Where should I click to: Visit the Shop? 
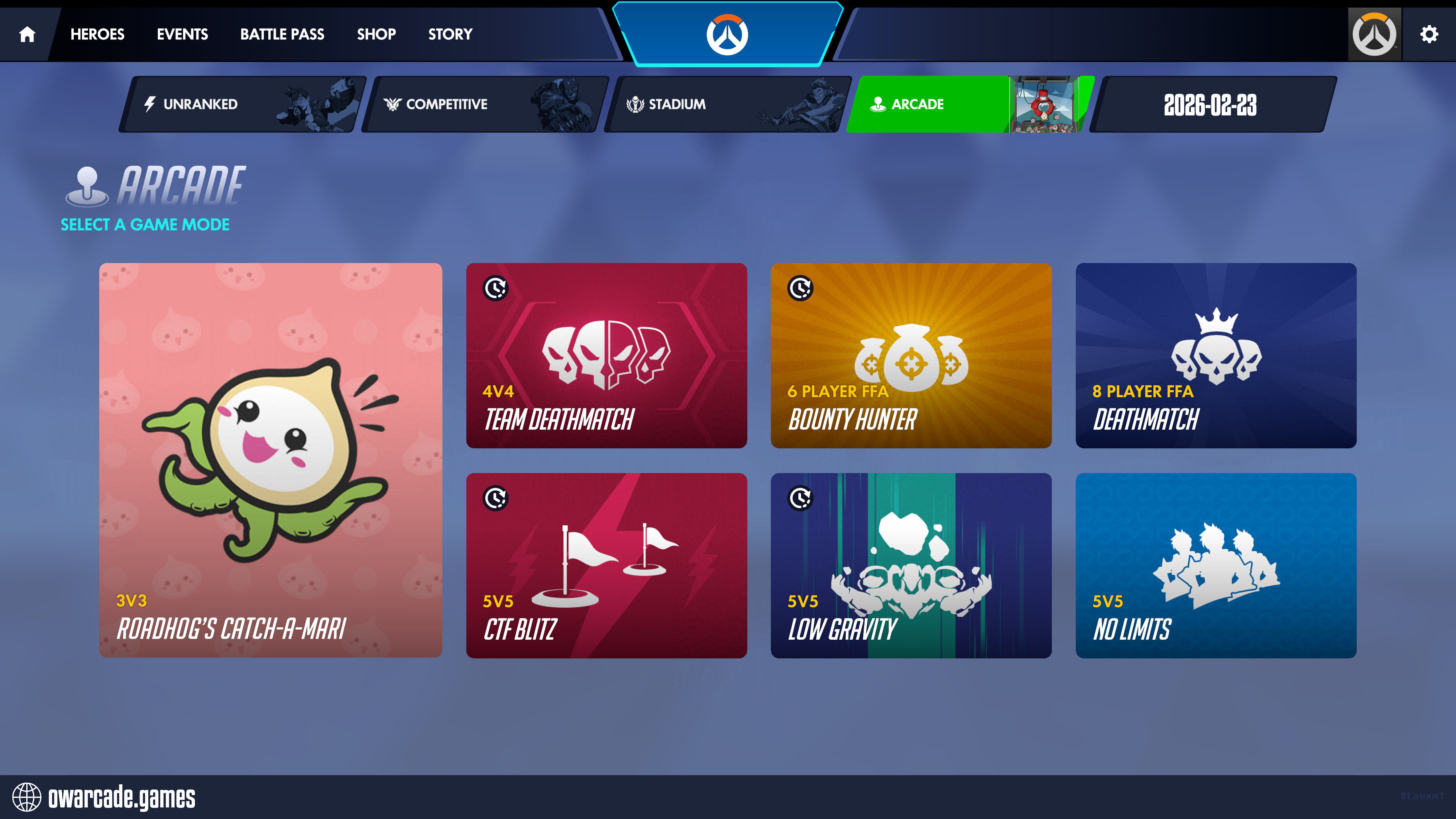click(x=376, y=35)
